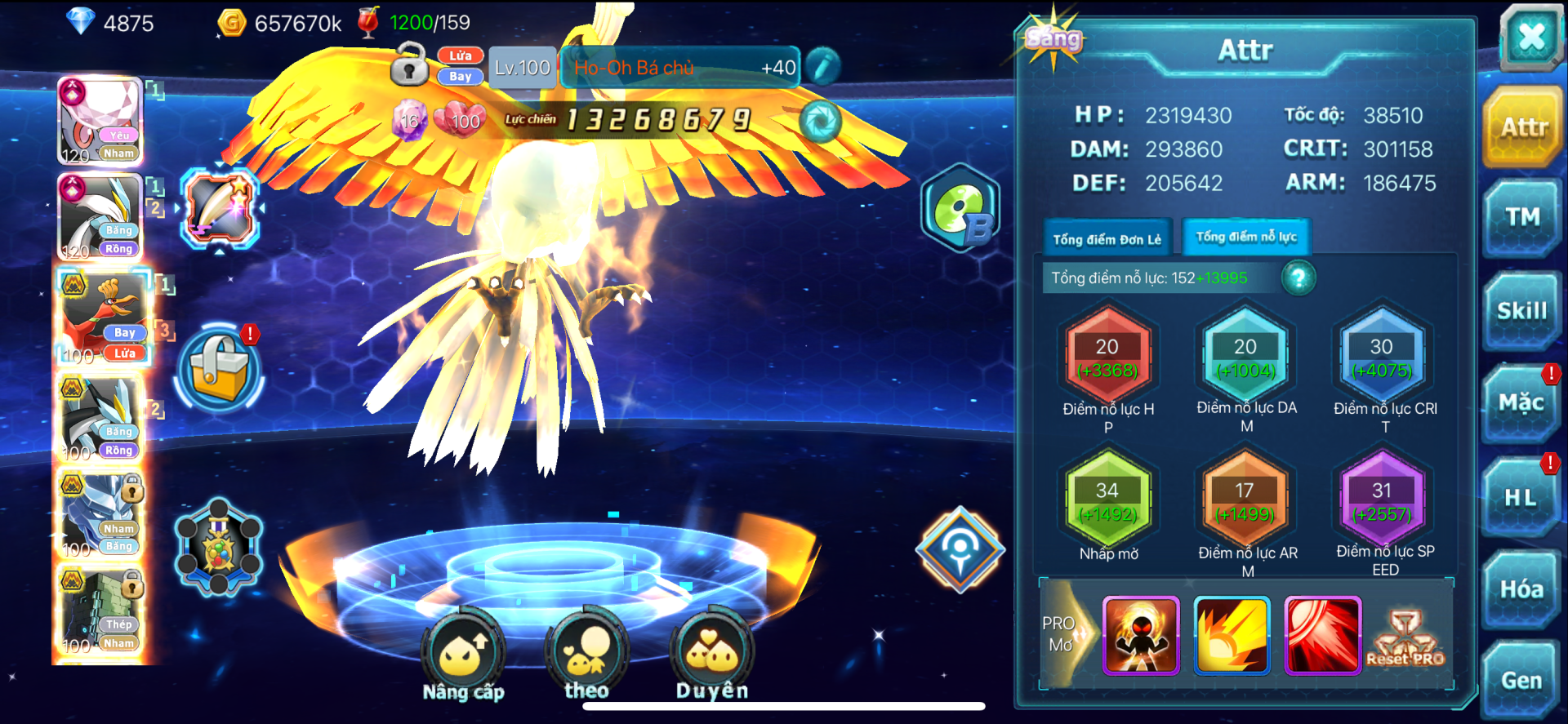Switch to the HL side tab
1568x724 pixels.
pos(1520,497)
